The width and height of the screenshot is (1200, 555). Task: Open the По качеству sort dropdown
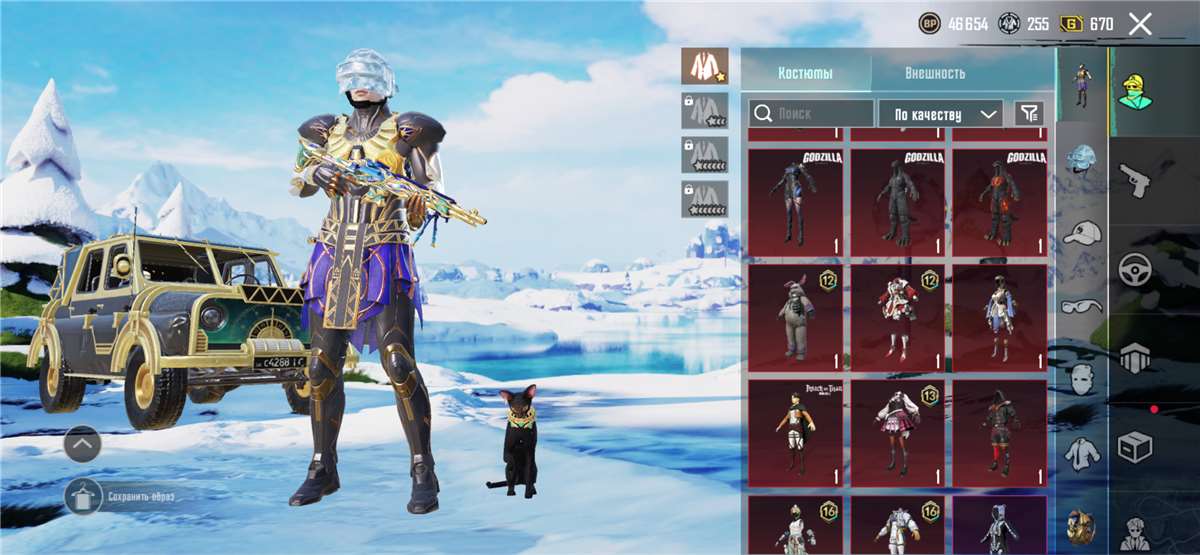coord(940,114)
